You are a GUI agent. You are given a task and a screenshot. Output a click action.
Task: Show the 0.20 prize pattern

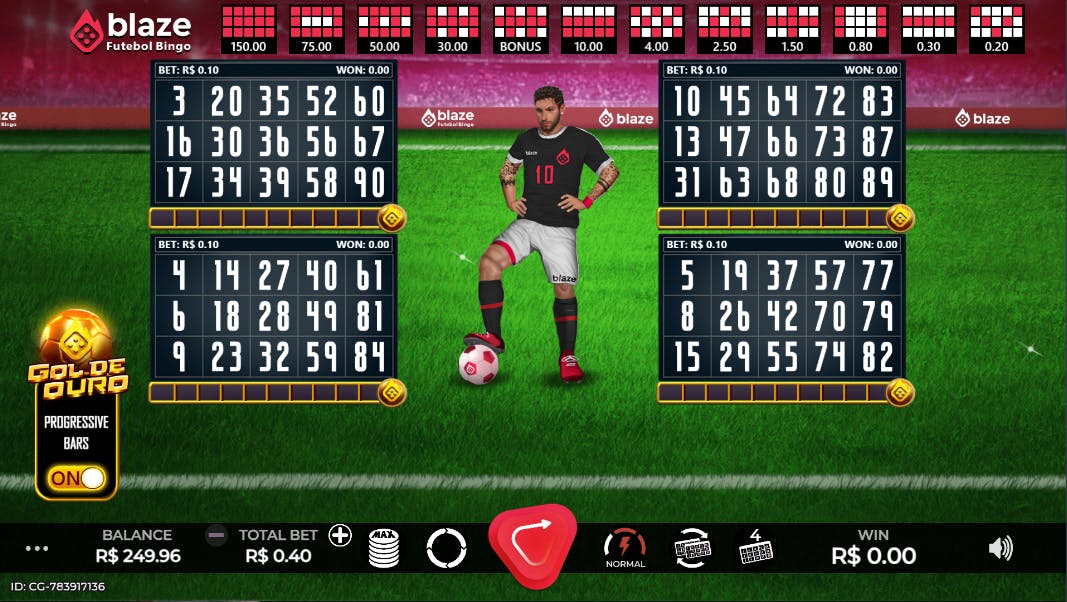click(996, 28)
